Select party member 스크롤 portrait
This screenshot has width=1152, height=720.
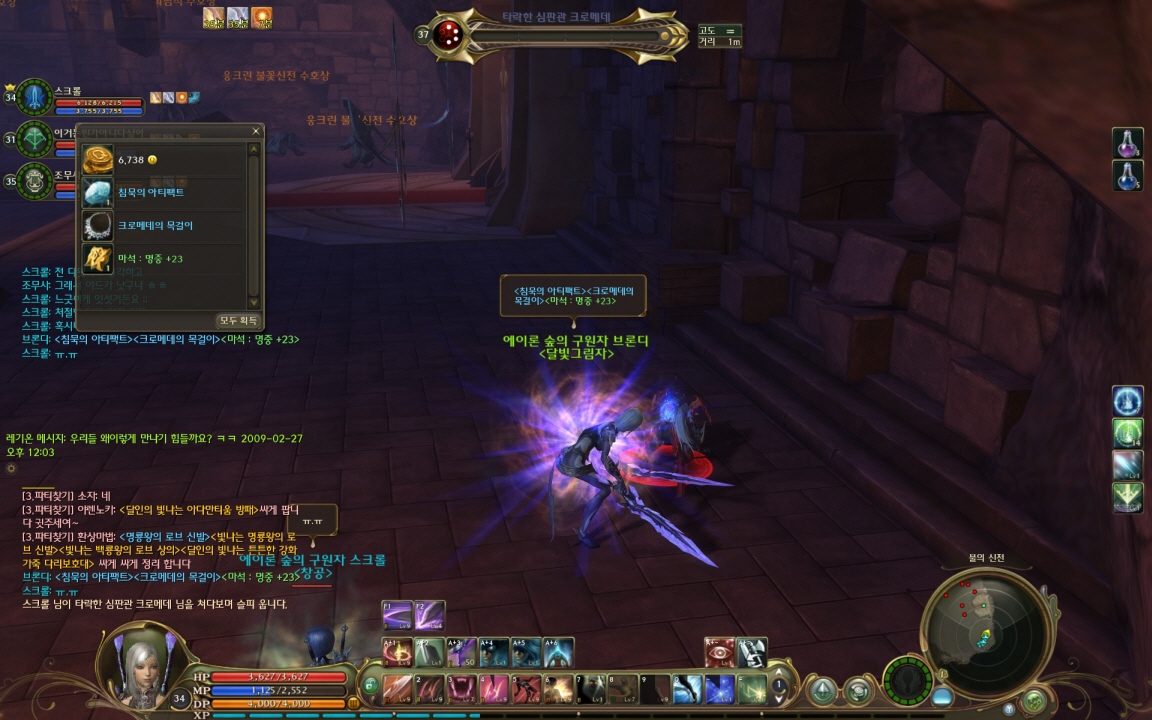(35, 97)
